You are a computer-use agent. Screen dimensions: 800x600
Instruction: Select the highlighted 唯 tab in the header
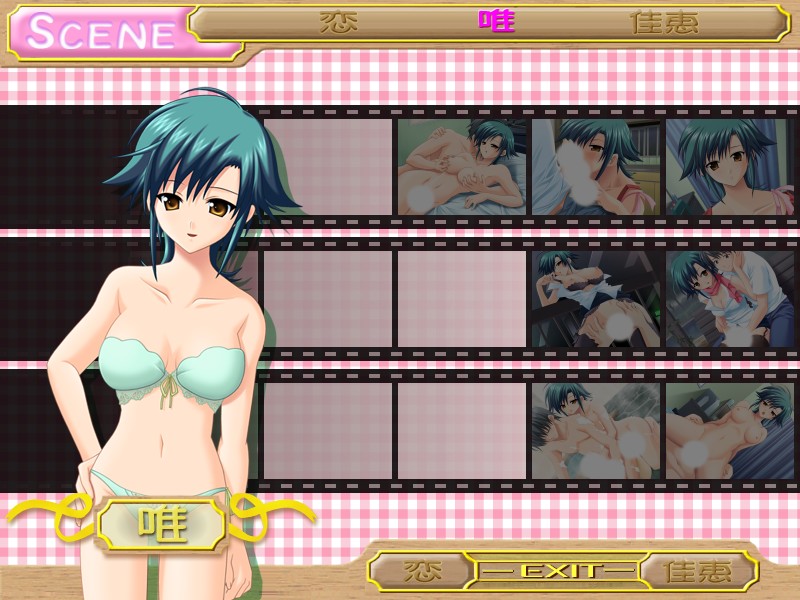tap(496, 22)
